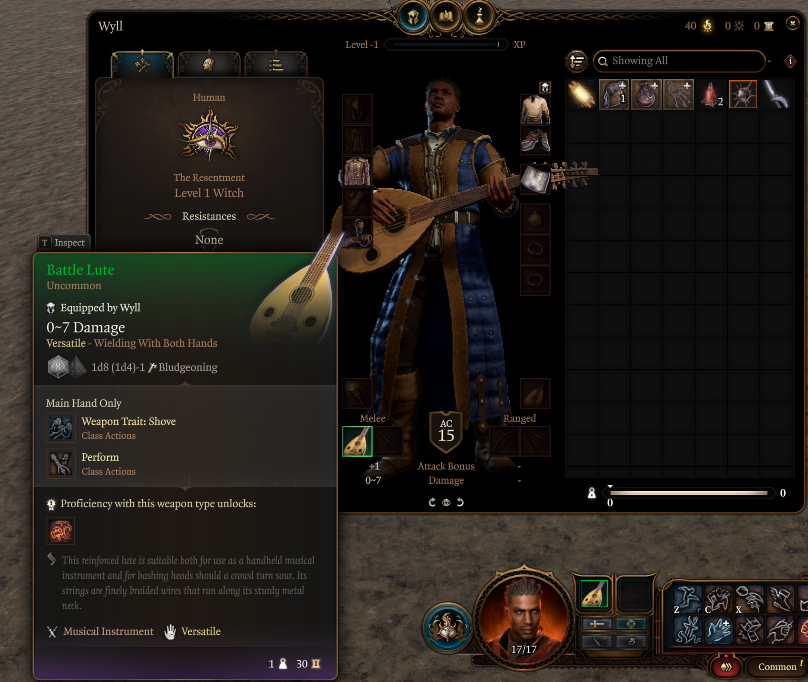Click the info button beside the search bar
Screen dimensions: 808x682
790,61
